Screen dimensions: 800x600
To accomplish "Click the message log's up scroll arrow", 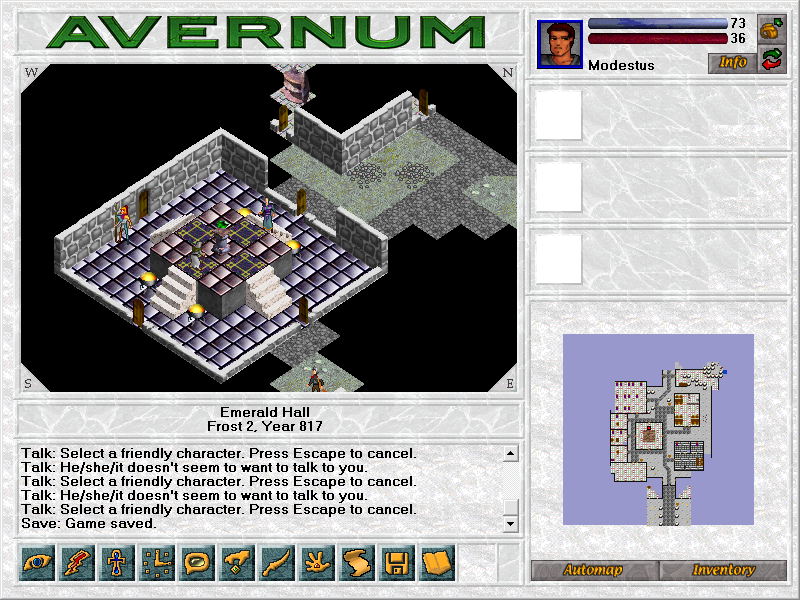I will pyautogui.click(x=510, y=454).
